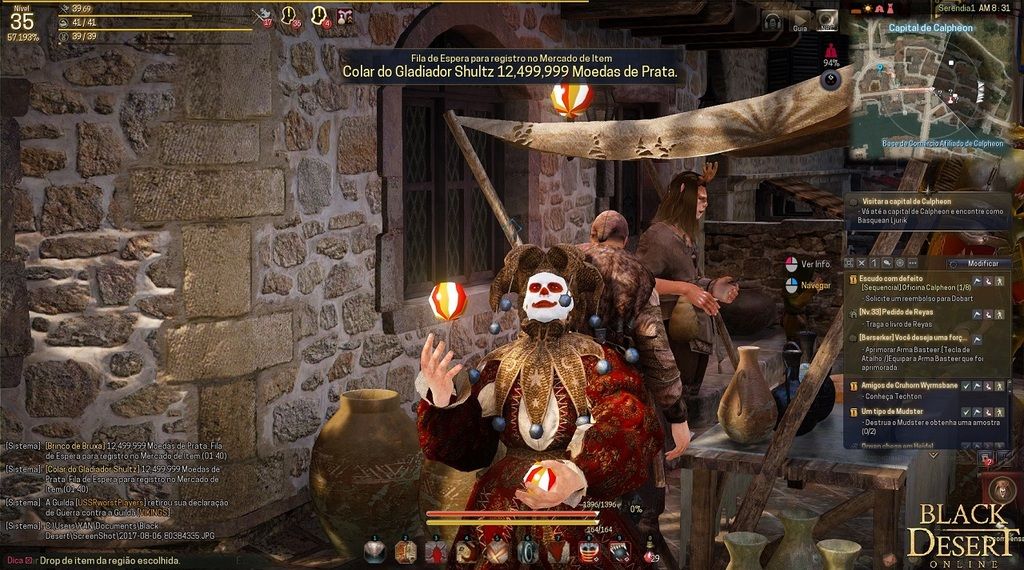The image size is (1024, 570).
Task: Open the Visitar a capital de Calpheon objective
Action: tap(908, 200)
